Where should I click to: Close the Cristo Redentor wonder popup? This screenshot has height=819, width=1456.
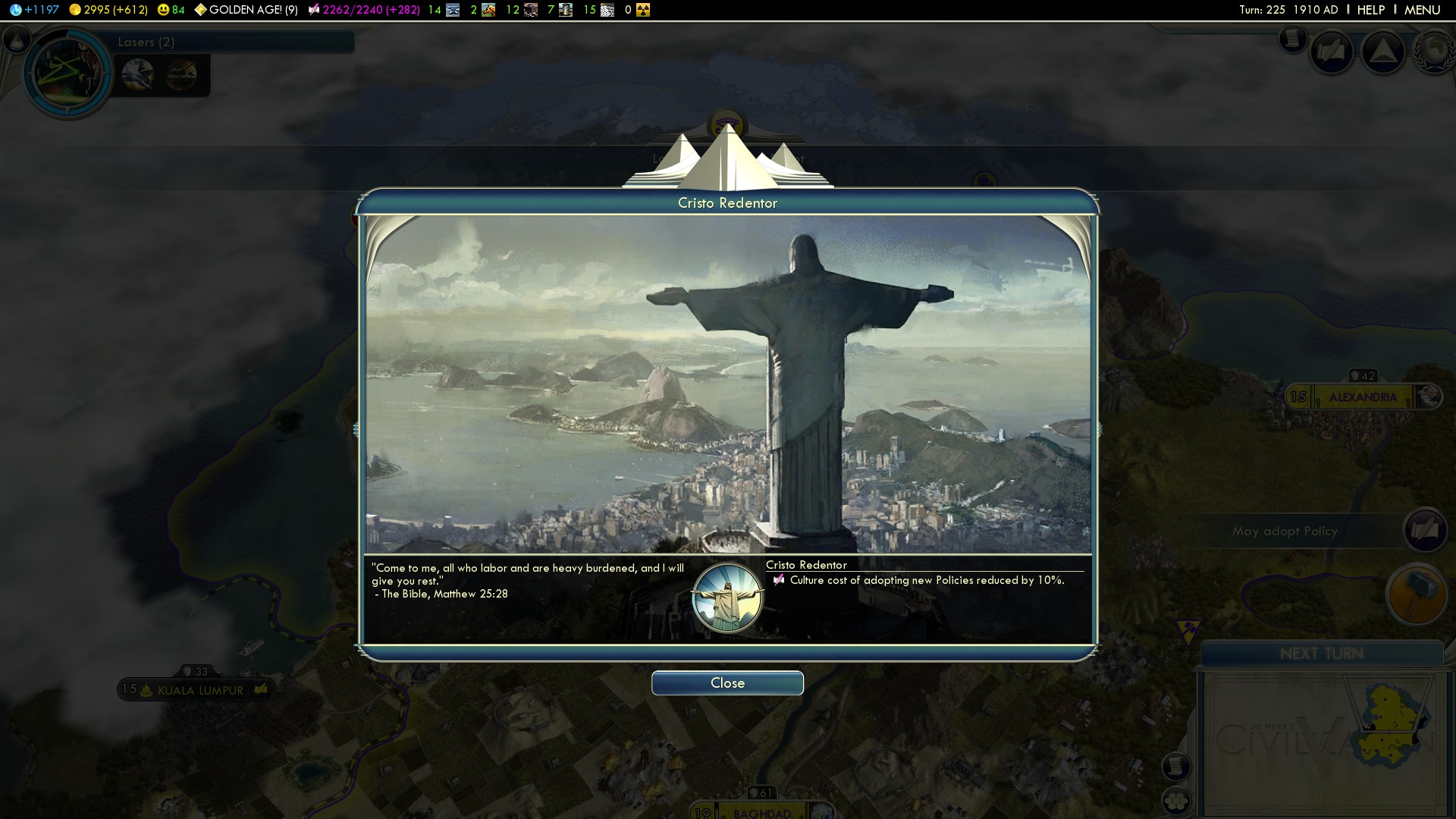point(727,683)
